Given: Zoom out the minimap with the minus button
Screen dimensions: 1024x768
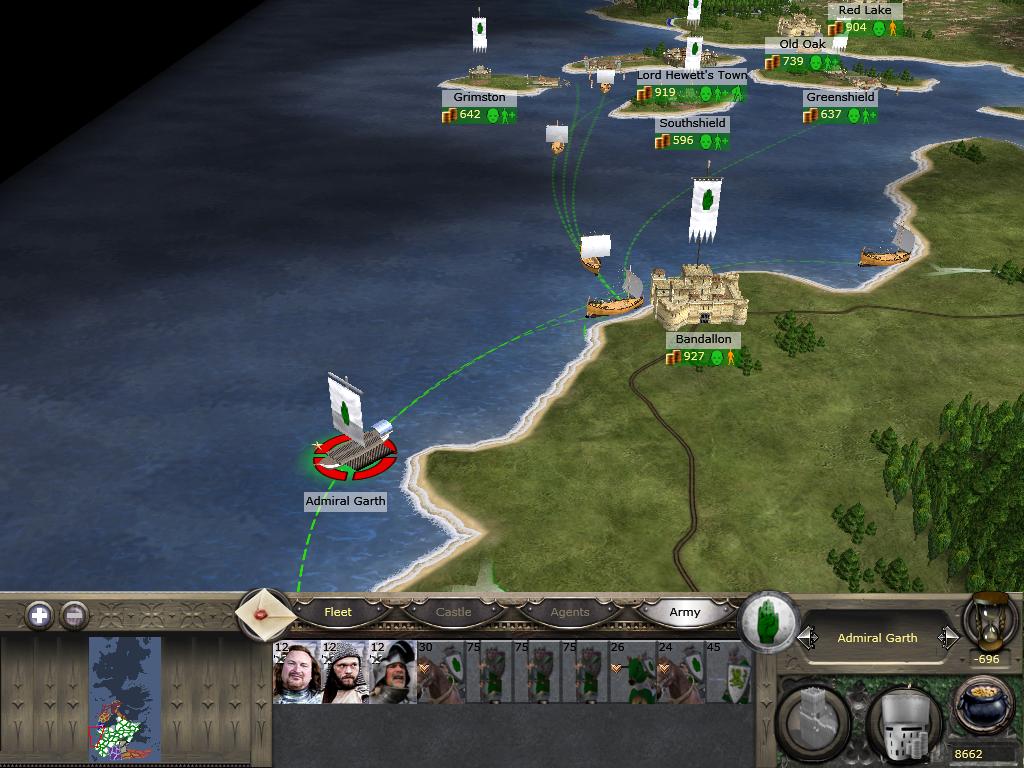Looking at the screenshot, I should click(75, 615).
